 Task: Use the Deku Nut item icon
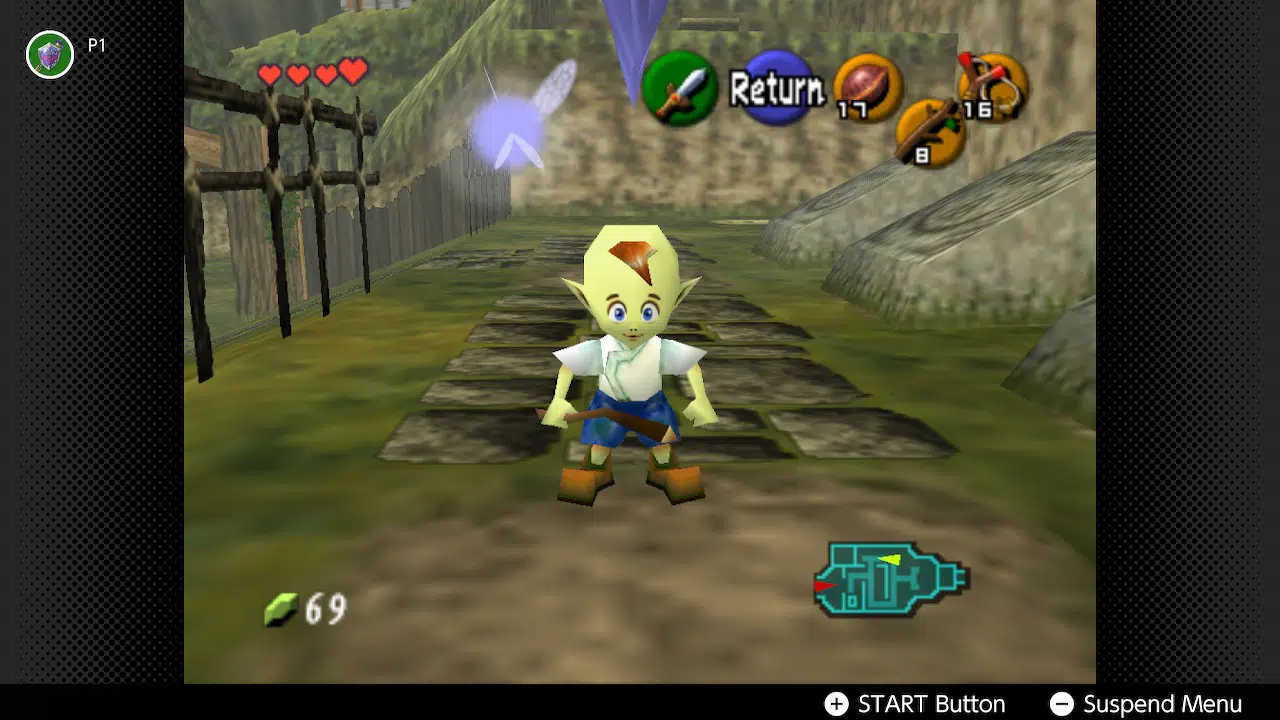point(867,88)
